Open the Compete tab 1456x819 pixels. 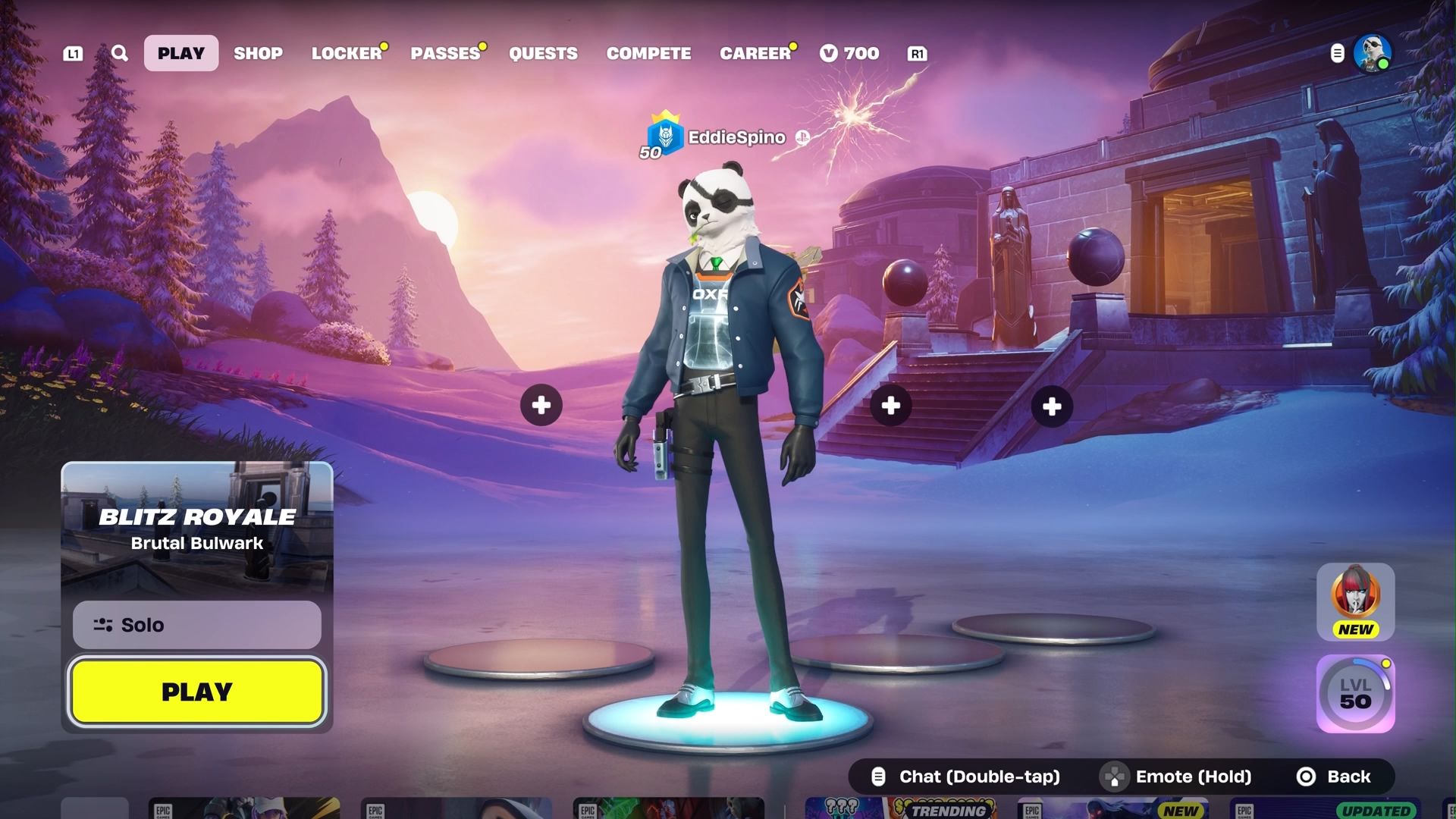[648, 53]
